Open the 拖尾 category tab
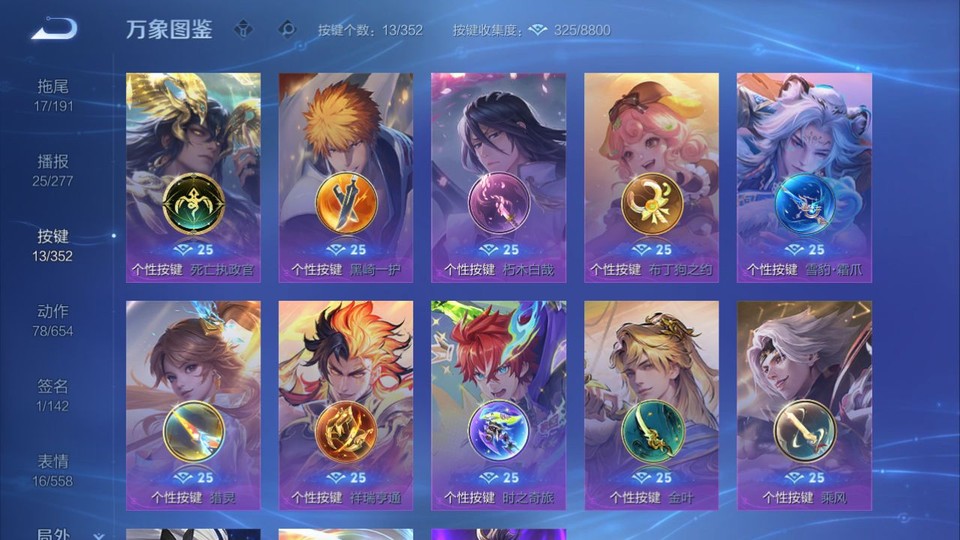The image size is (960, 540). point(54,95)
